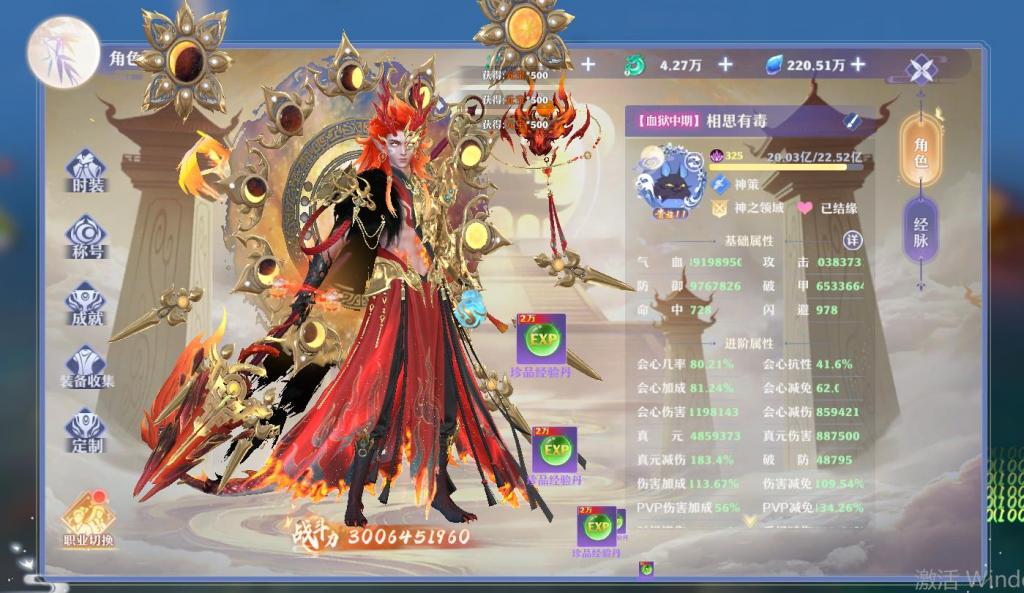Screen dimensions: 1024x593
Task: Open the 定制 (Customize) menu
Action: click(x=86, y=430)
